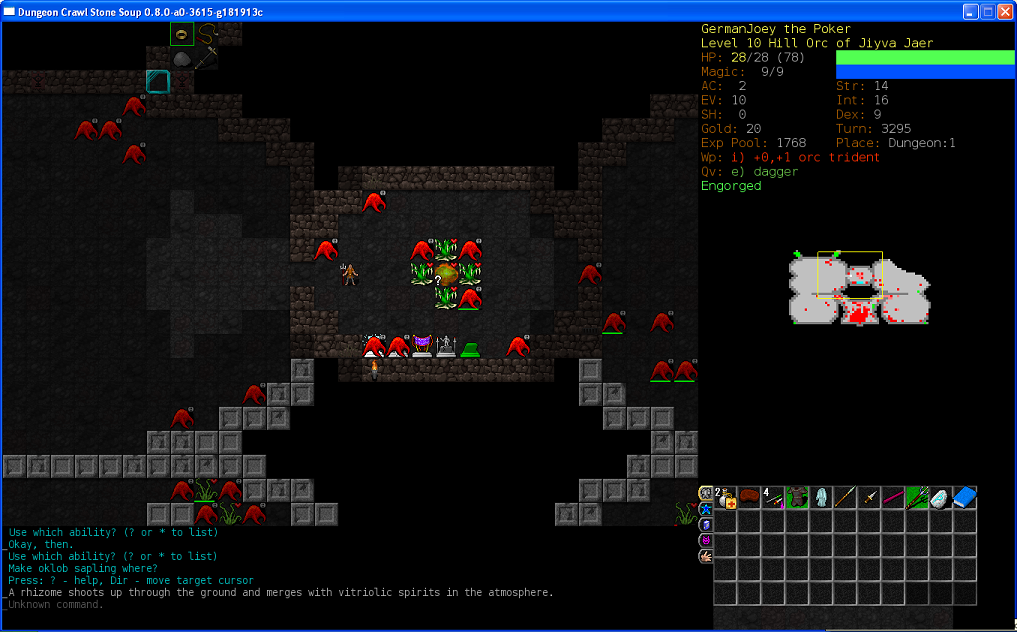Select the spear in the inventory
The image size is (1017, 632).
pyautogui.click(x=845, y=497)
